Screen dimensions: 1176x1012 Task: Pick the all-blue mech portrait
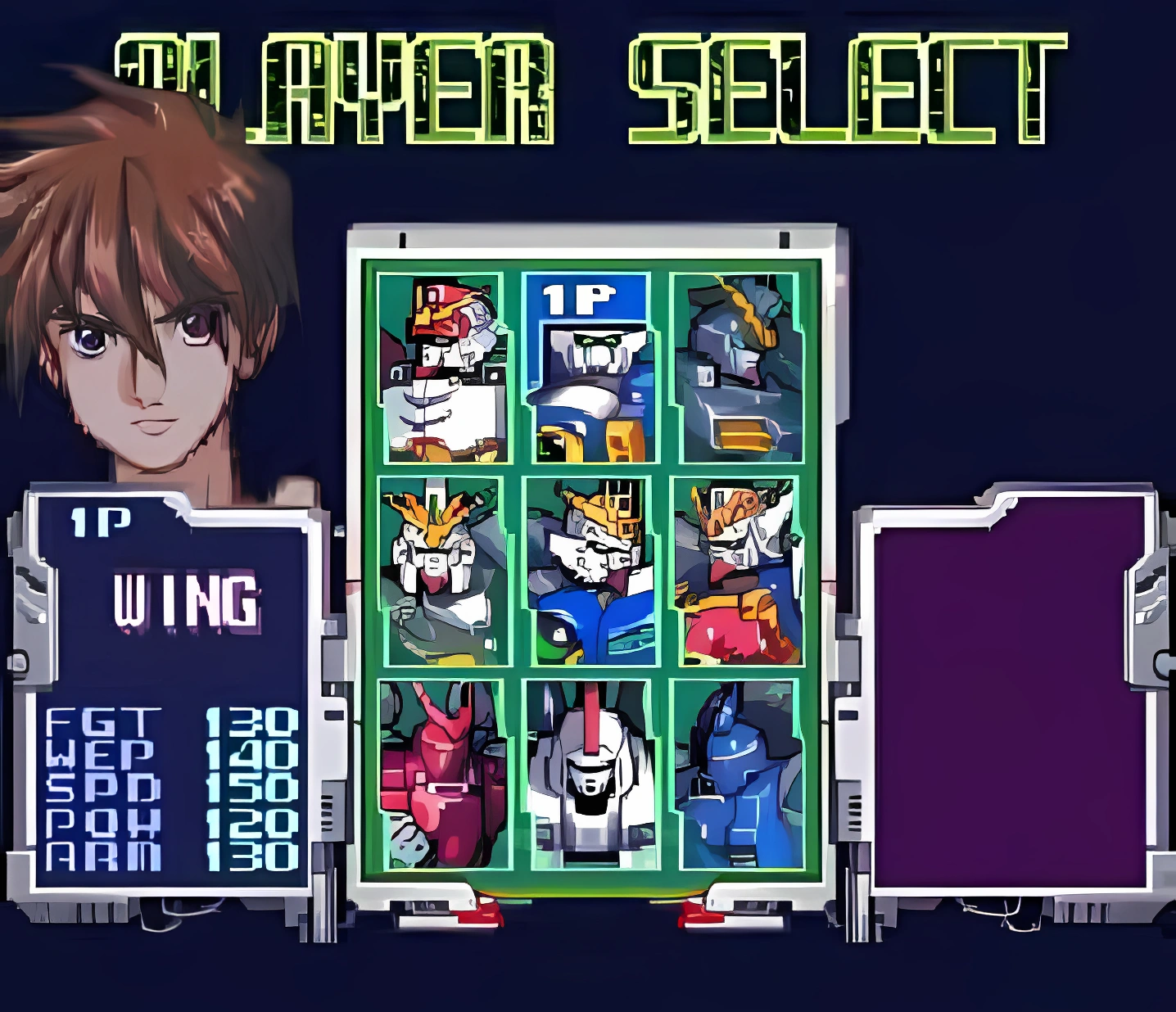(x=737, y=774)
